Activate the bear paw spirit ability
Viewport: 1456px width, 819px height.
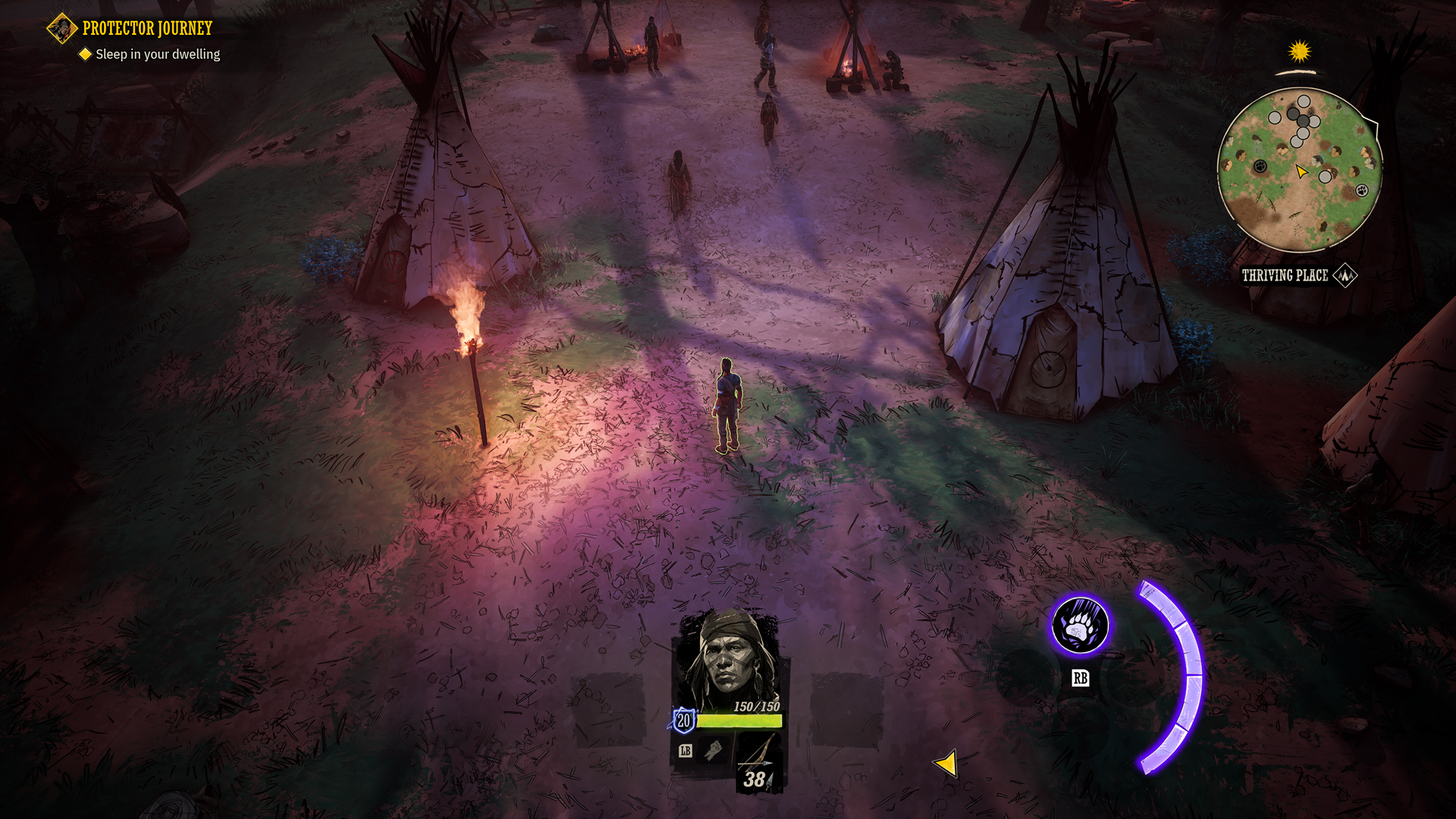[x=1080, y=626]
